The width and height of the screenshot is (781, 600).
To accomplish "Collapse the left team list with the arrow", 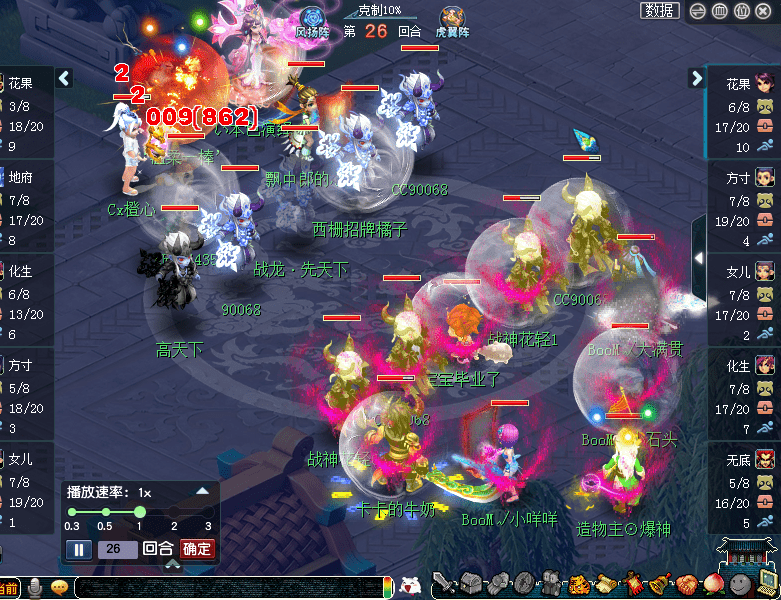I will [x=64, y=78].
